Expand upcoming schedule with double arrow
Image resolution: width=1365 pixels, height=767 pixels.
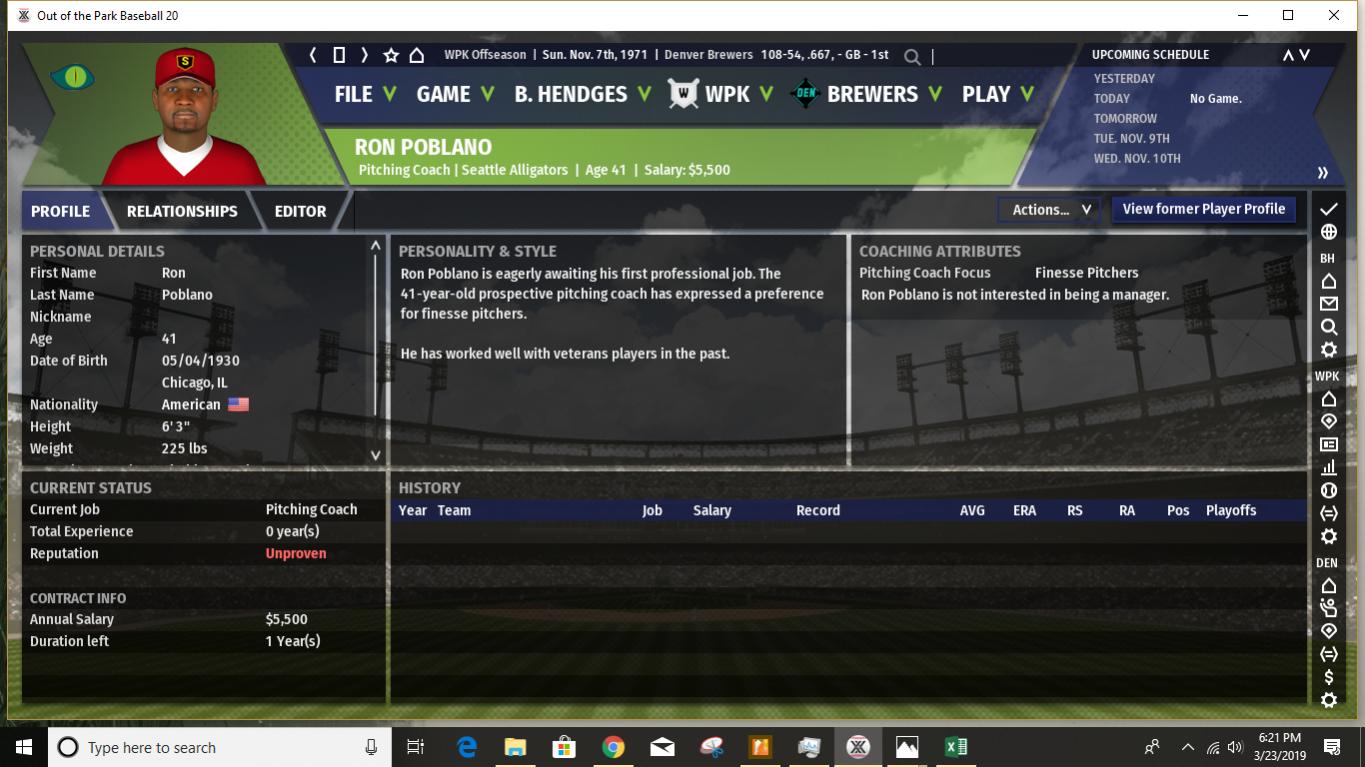[1322, 172]
